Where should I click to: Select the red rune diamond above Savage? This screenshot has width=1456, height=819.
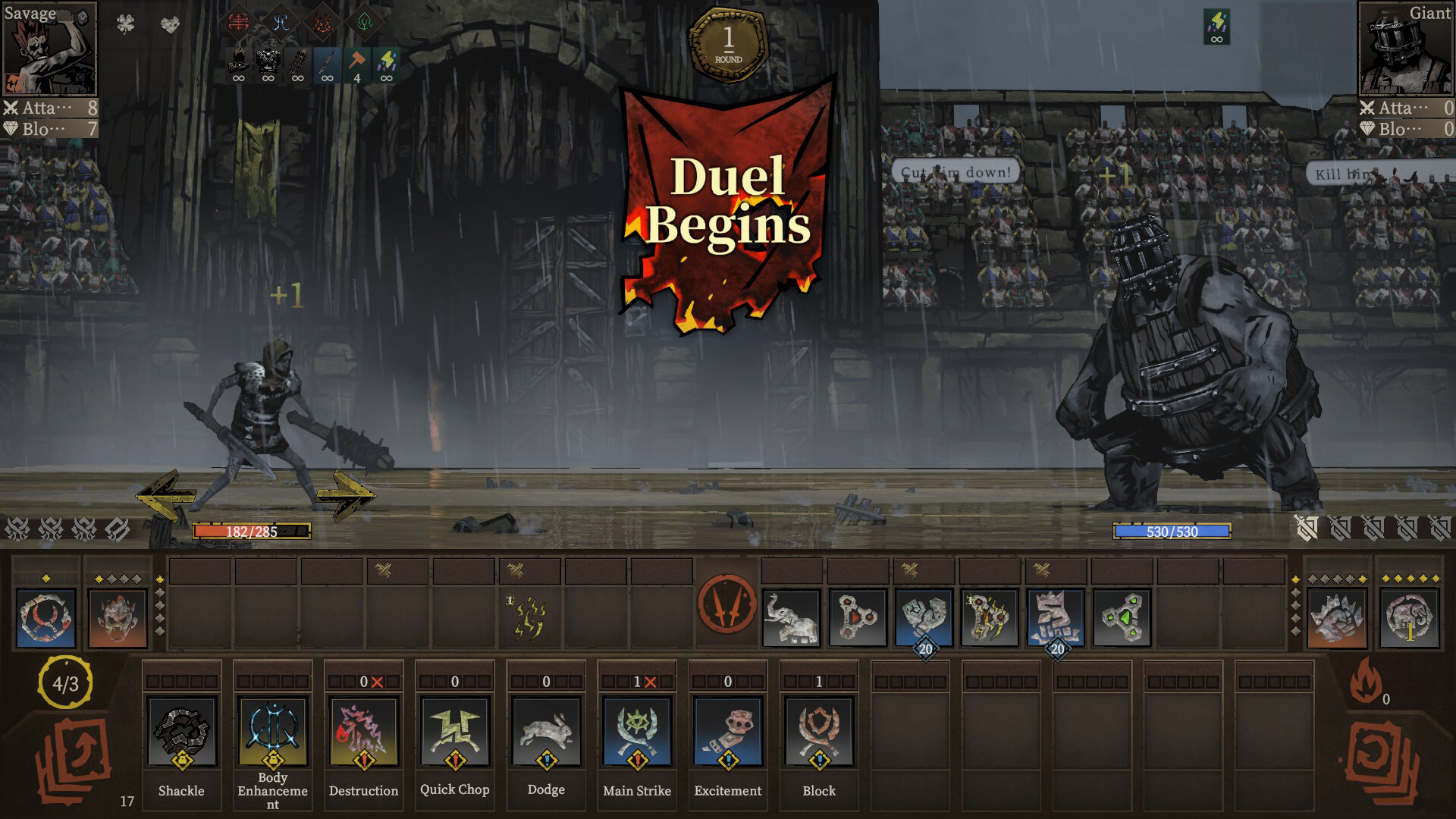coord(239,21)
